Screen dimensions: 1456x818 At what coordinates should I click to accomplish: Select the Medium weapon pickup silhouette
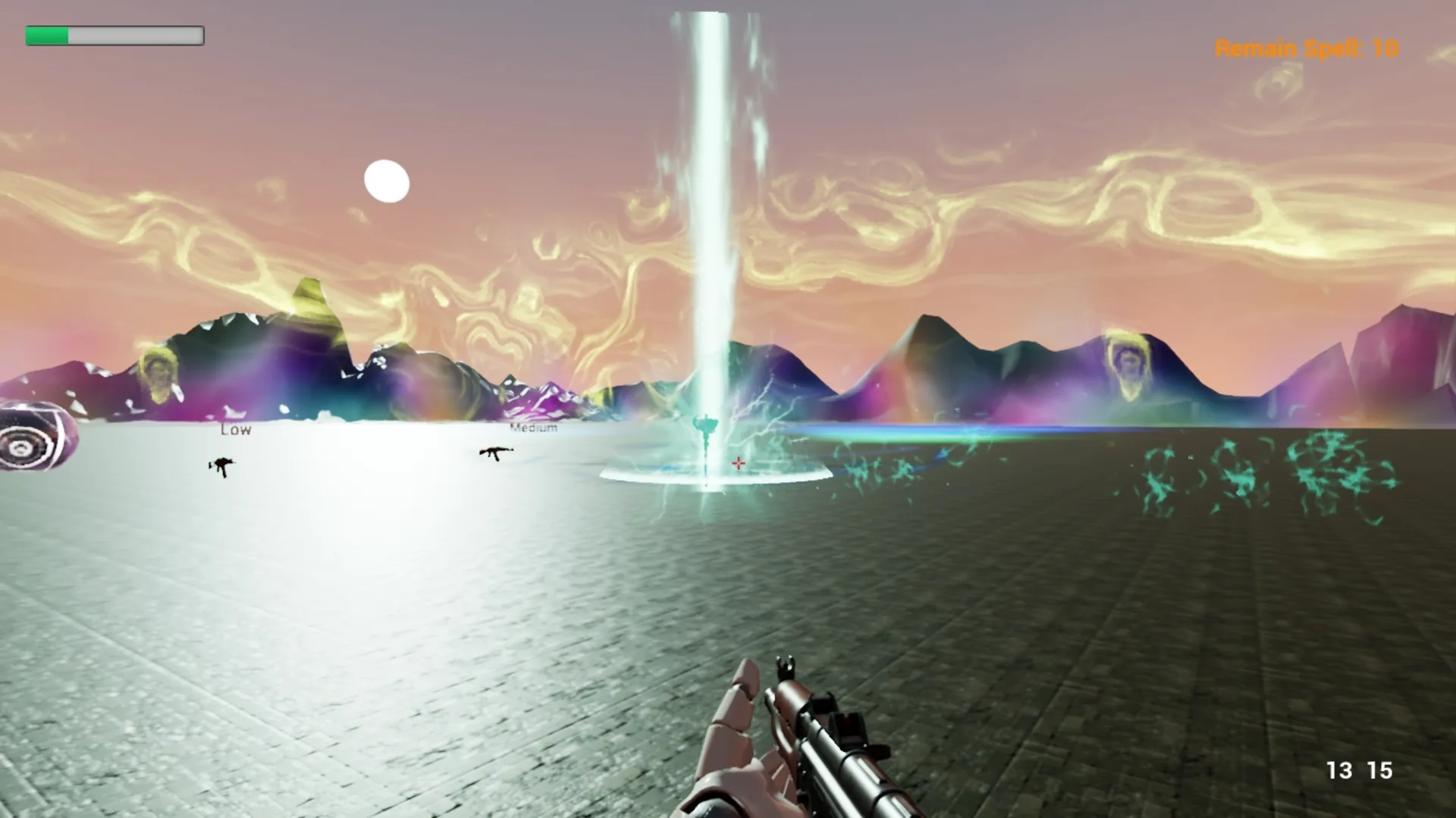497,451
